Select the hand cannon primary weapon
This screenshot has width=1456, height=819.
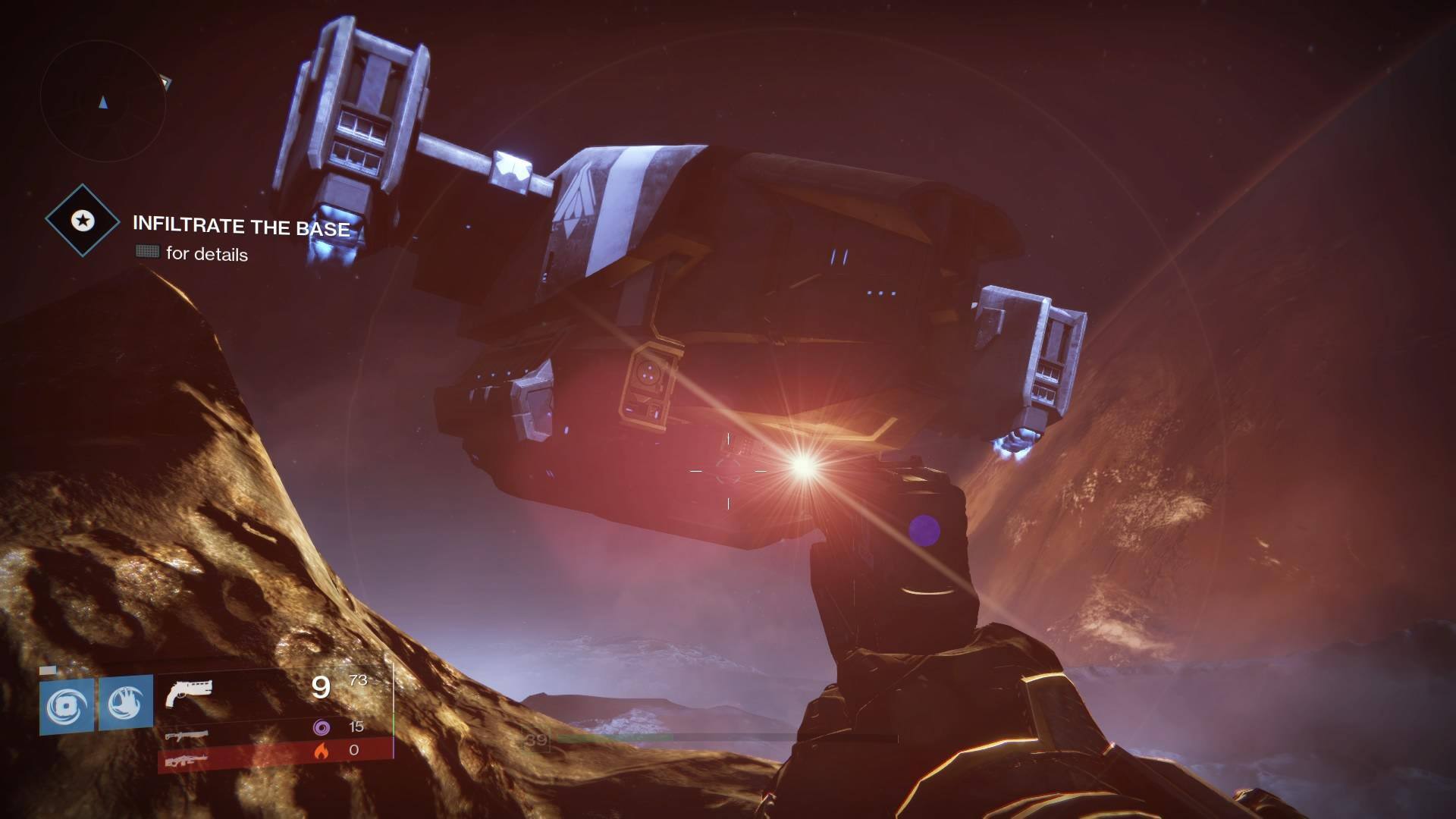(189, 692)
